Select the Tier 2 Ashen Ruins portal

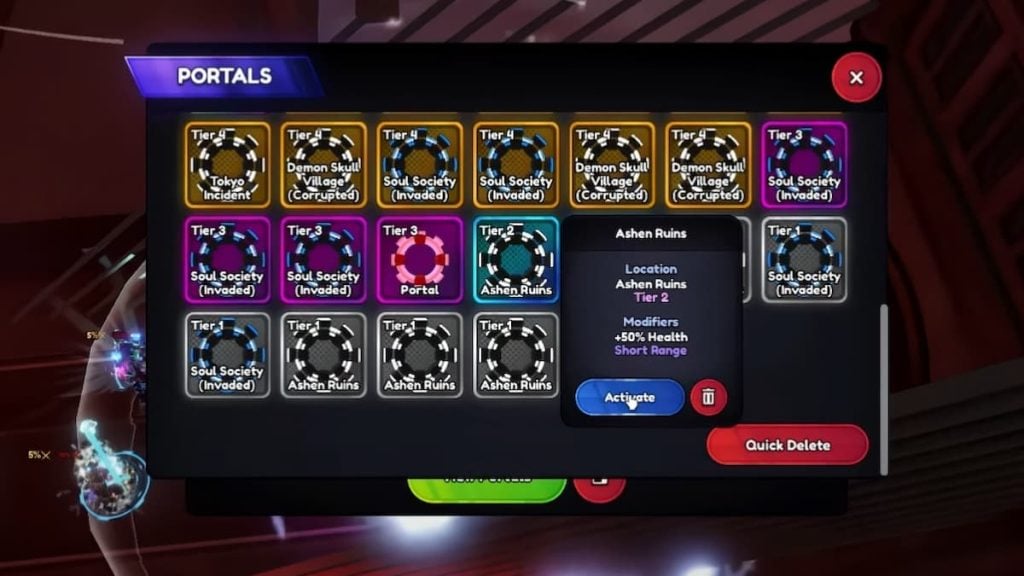(516, 259)
